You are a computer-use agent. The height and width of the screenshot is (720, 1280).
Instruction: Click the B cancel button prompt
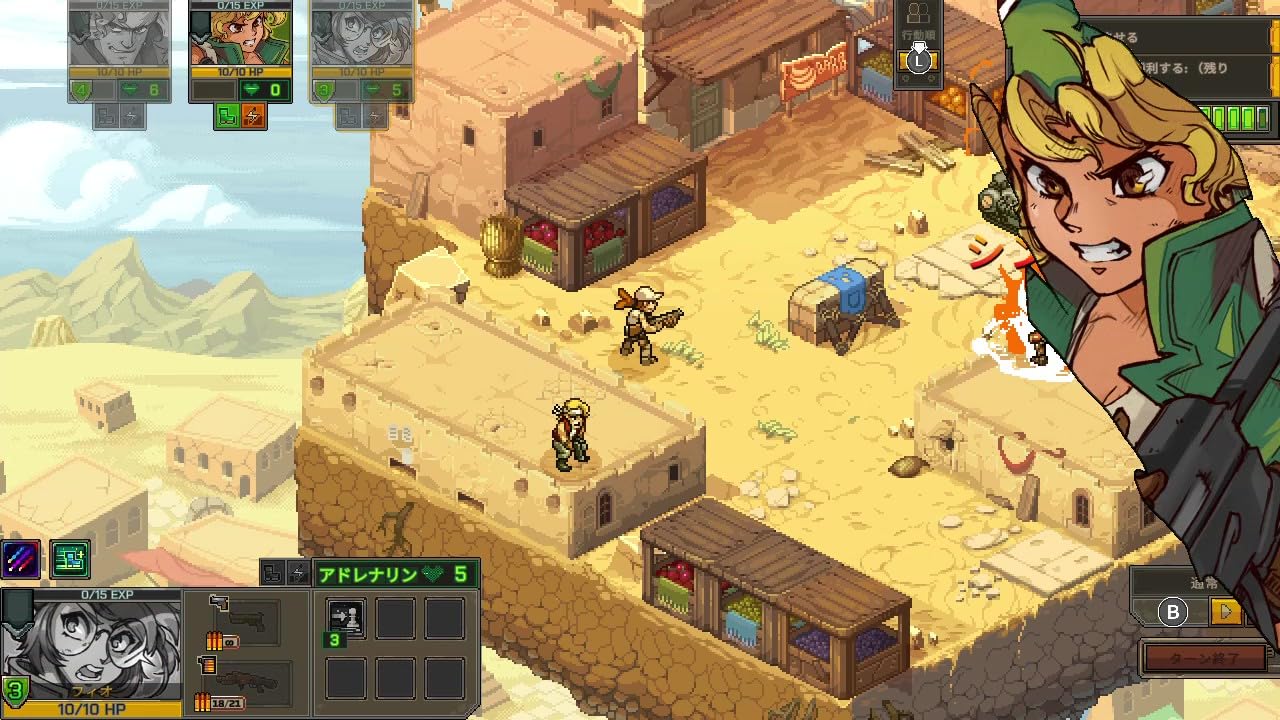[1173, 611]
